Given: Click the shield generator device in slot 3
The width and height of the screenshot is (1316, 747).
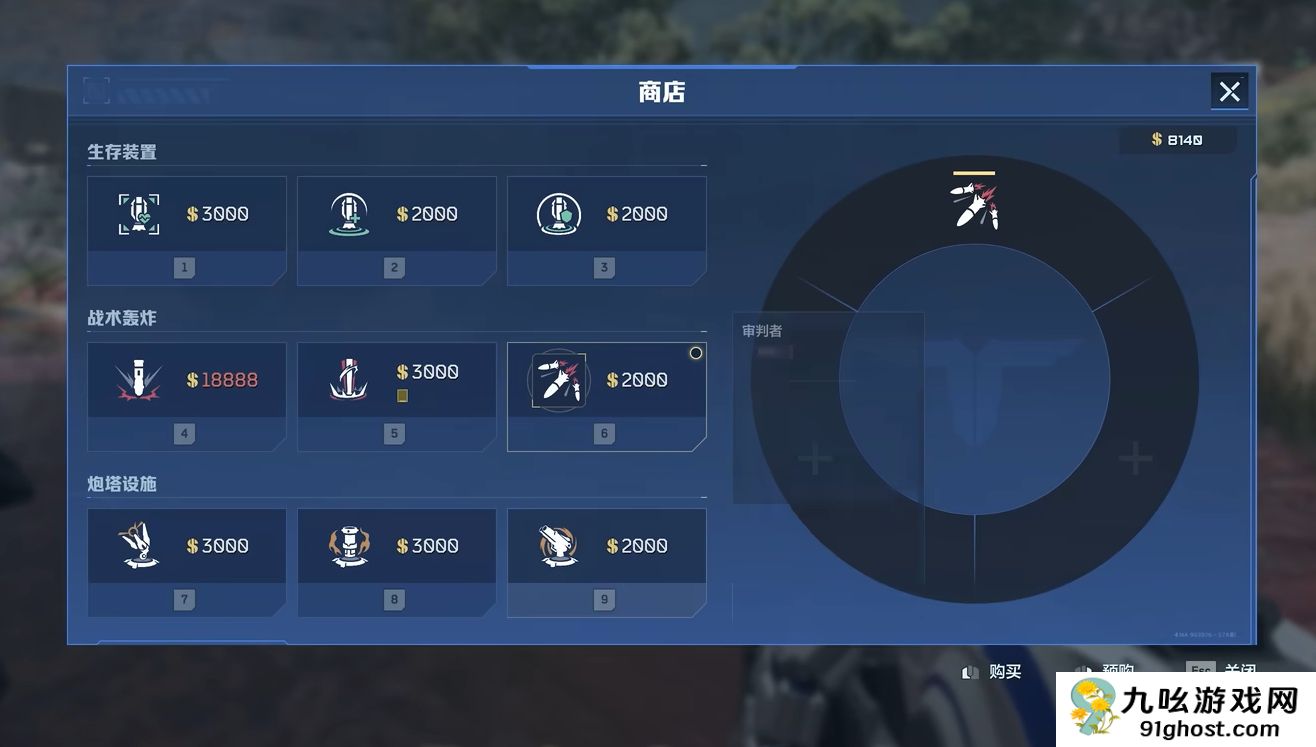Looking at the screenshot, I should pyautogui.click(x=606, y=213).
